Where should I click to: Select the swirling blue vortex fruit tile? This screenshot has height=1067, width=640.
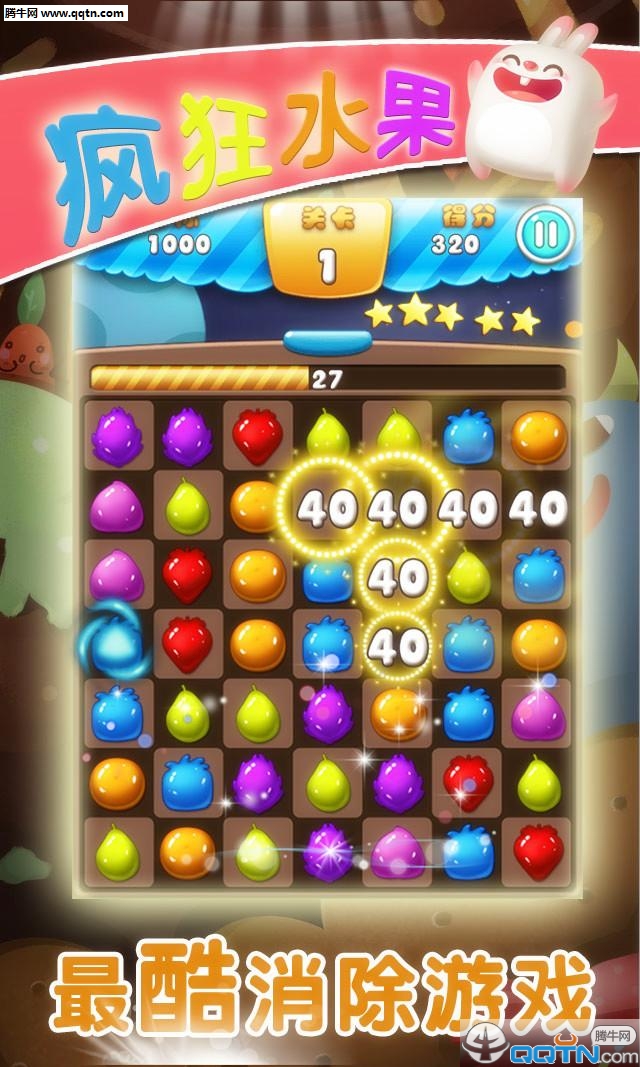(119, 645)
